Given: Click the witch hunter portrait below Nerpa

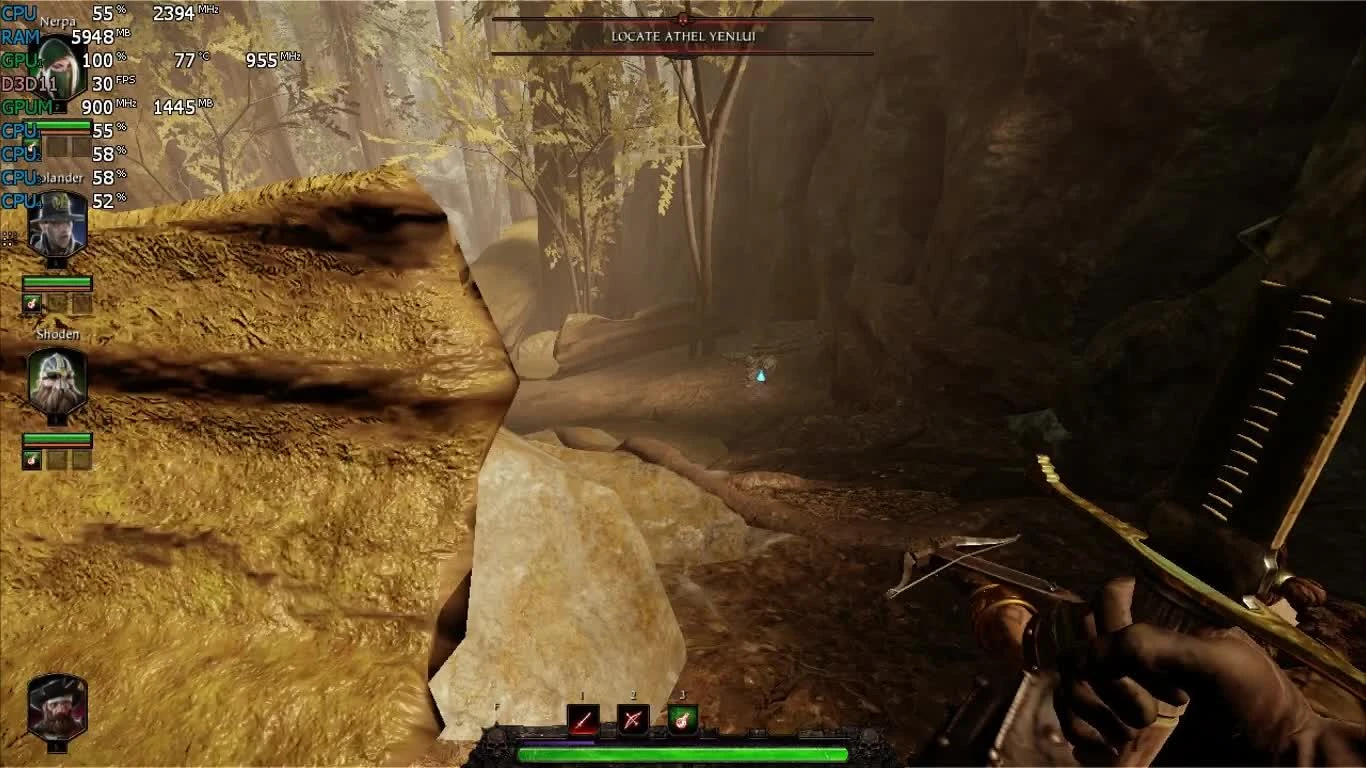Looking at the screenshot, I should click(55, 225).
